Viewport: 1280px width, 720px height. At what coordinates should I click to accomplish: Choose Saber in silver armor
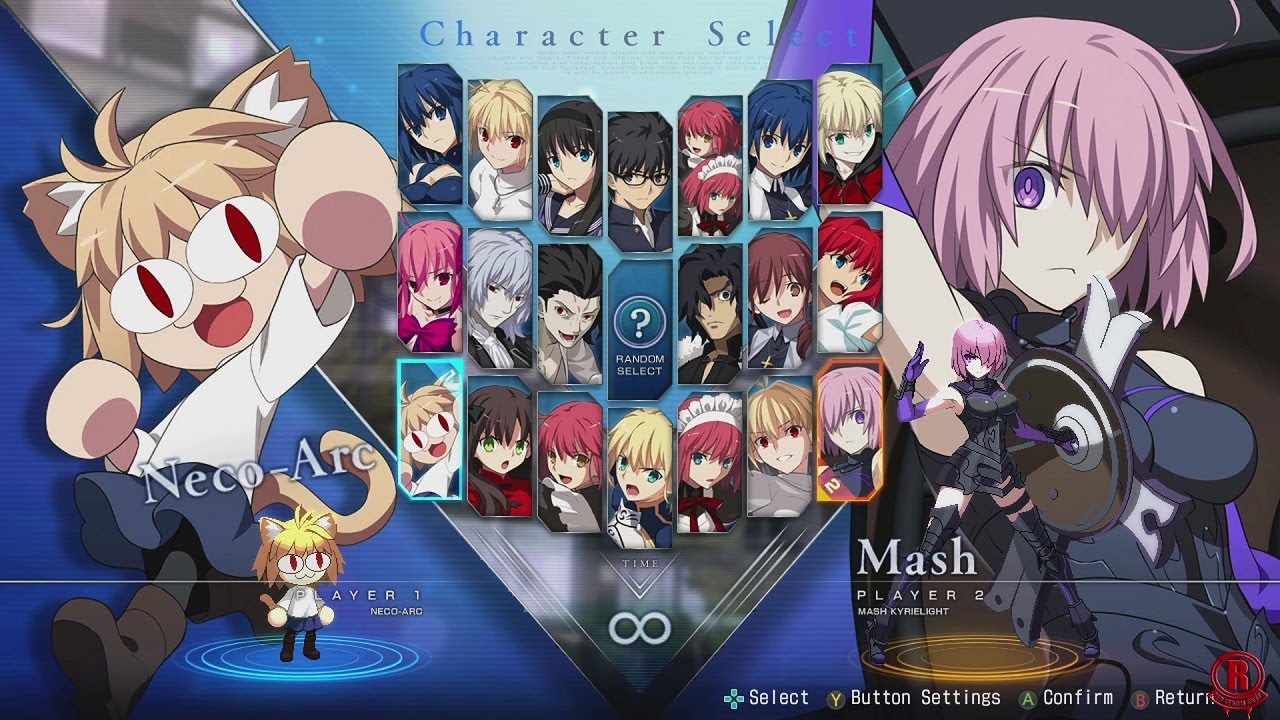[640, 470]
